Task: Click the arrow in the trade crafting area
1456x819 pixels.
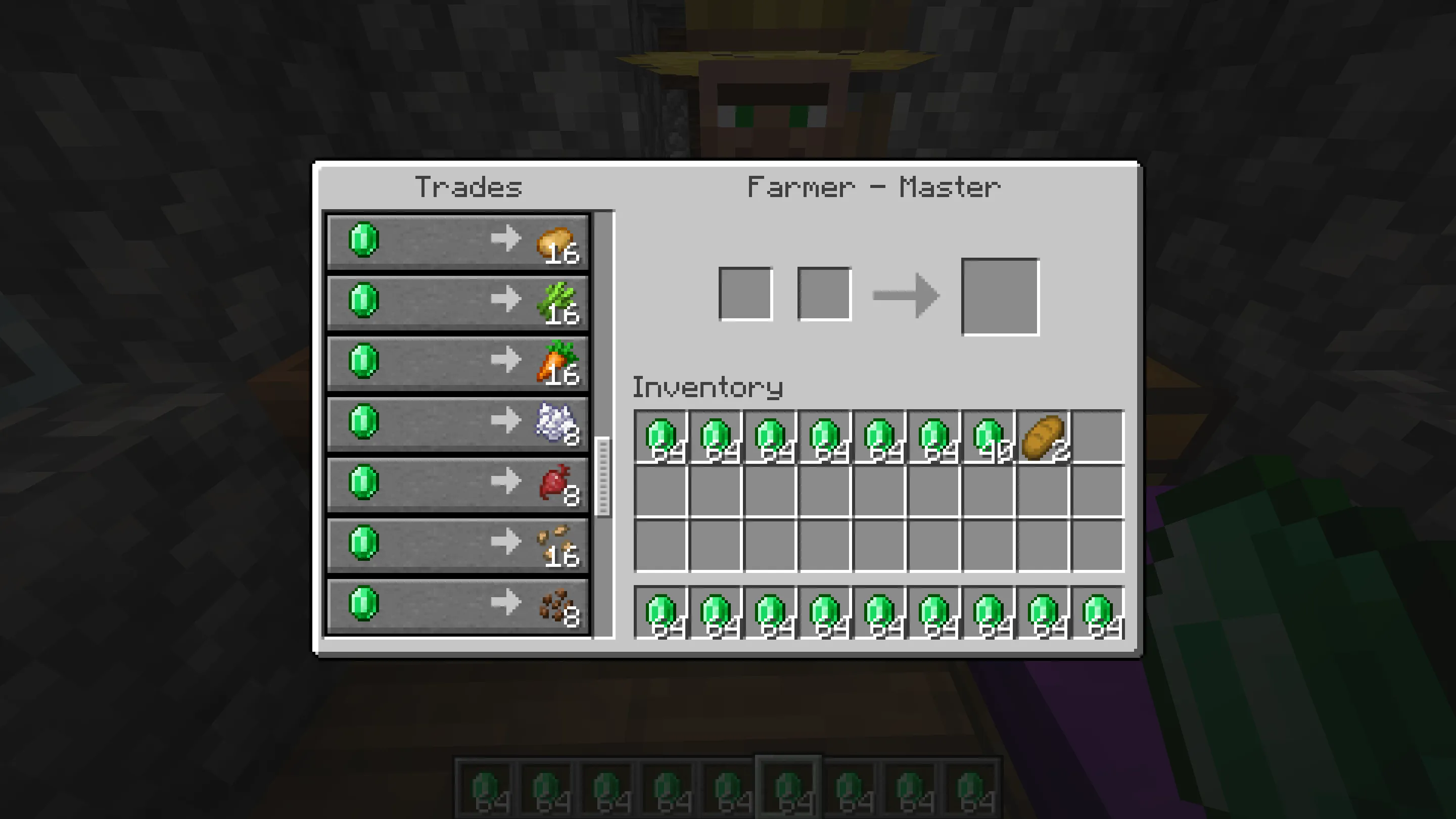Action: click(x=907, y=295)
